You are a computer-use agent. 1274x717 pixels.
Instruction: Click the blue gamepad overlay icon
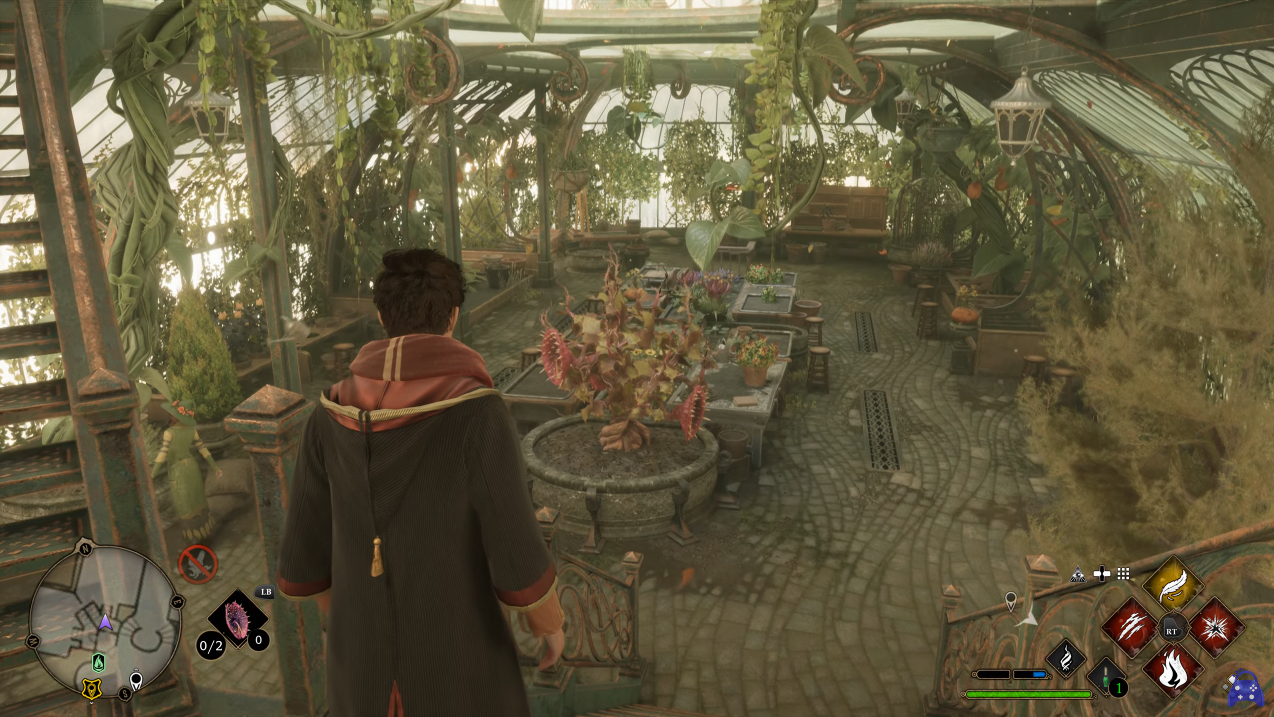tap(1245, 689)
